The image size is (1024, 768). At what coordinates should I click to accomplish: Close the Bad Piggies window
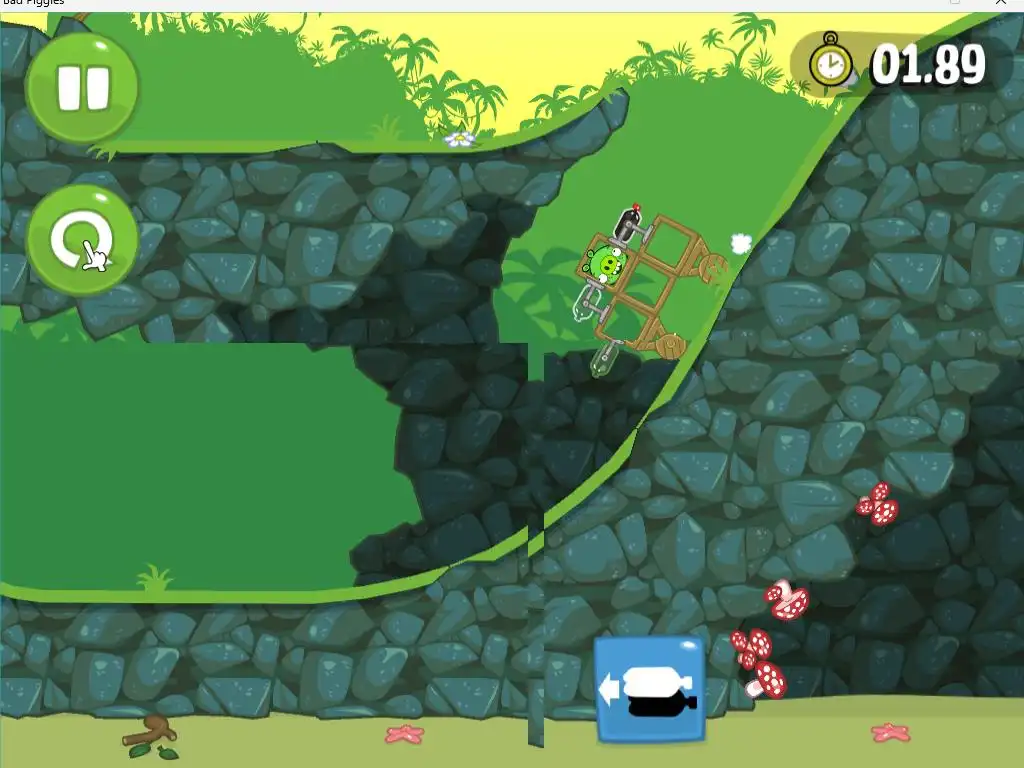tap(1001, 3)
